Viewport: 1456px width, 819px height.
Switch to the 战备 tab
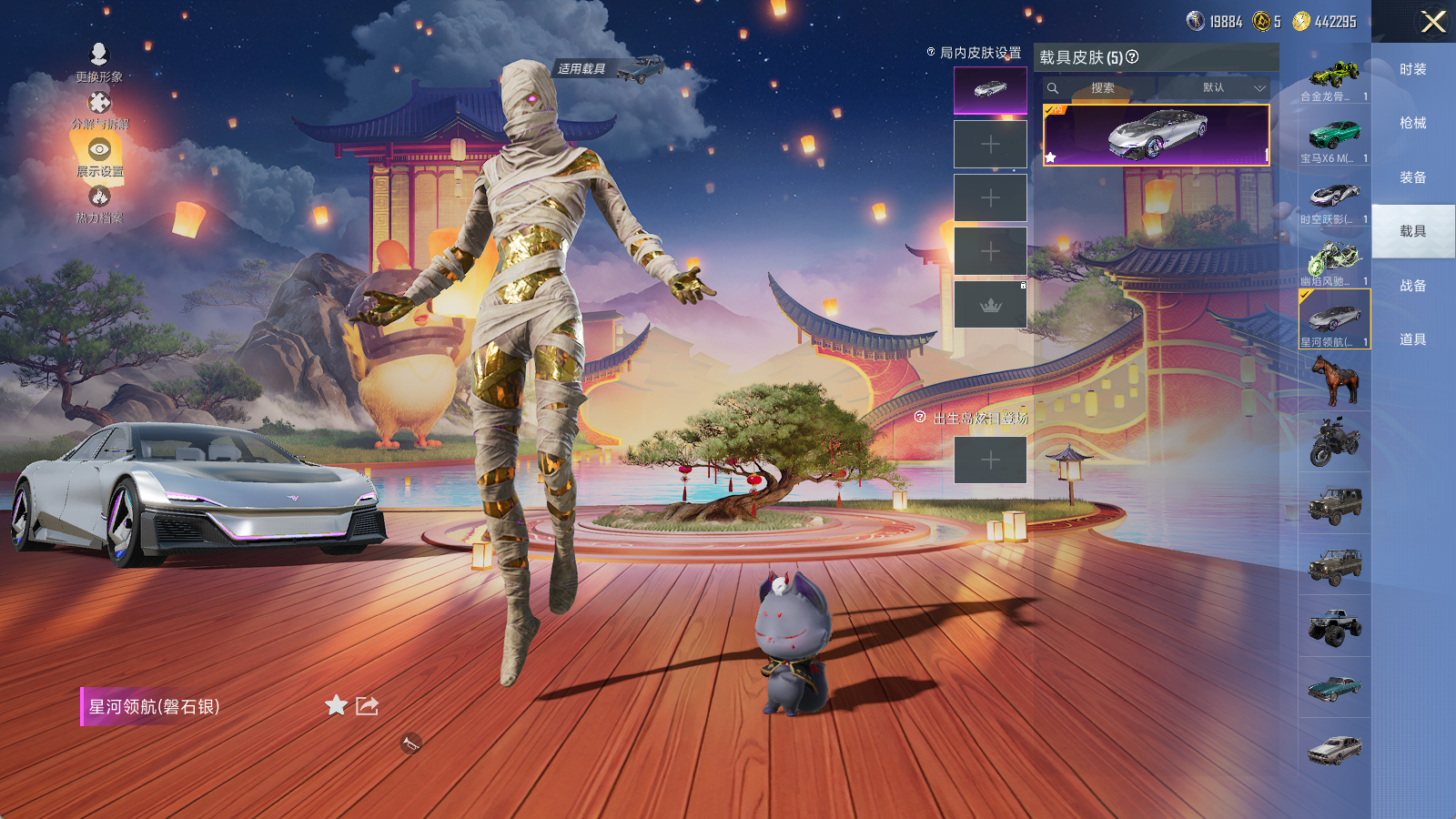coord(1412,286)
